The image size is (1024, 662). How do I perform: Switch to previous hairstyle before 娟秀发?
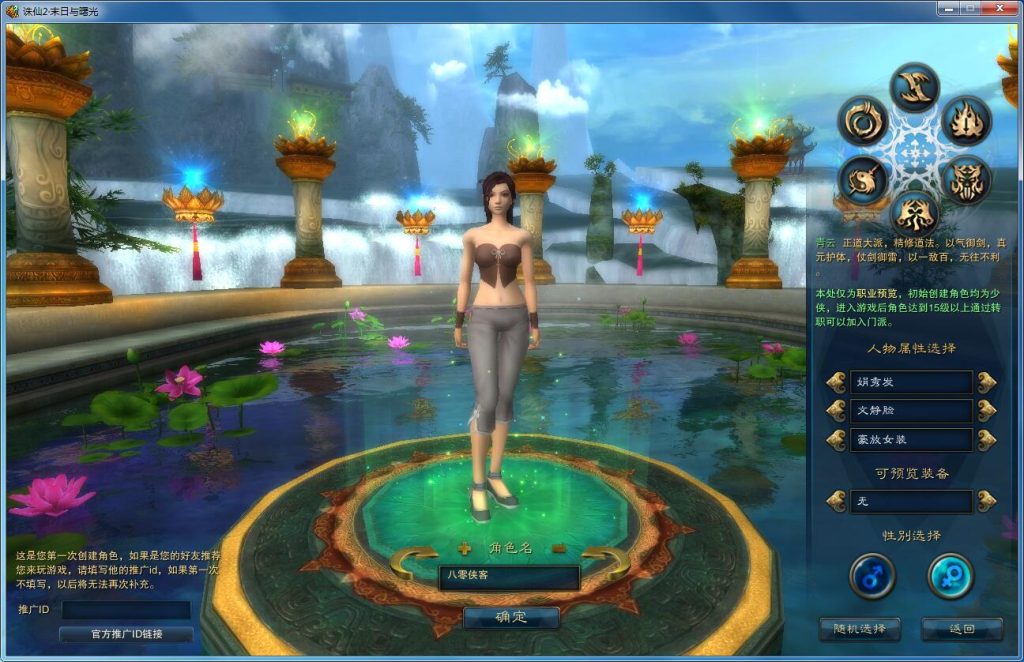click(836, 382)
